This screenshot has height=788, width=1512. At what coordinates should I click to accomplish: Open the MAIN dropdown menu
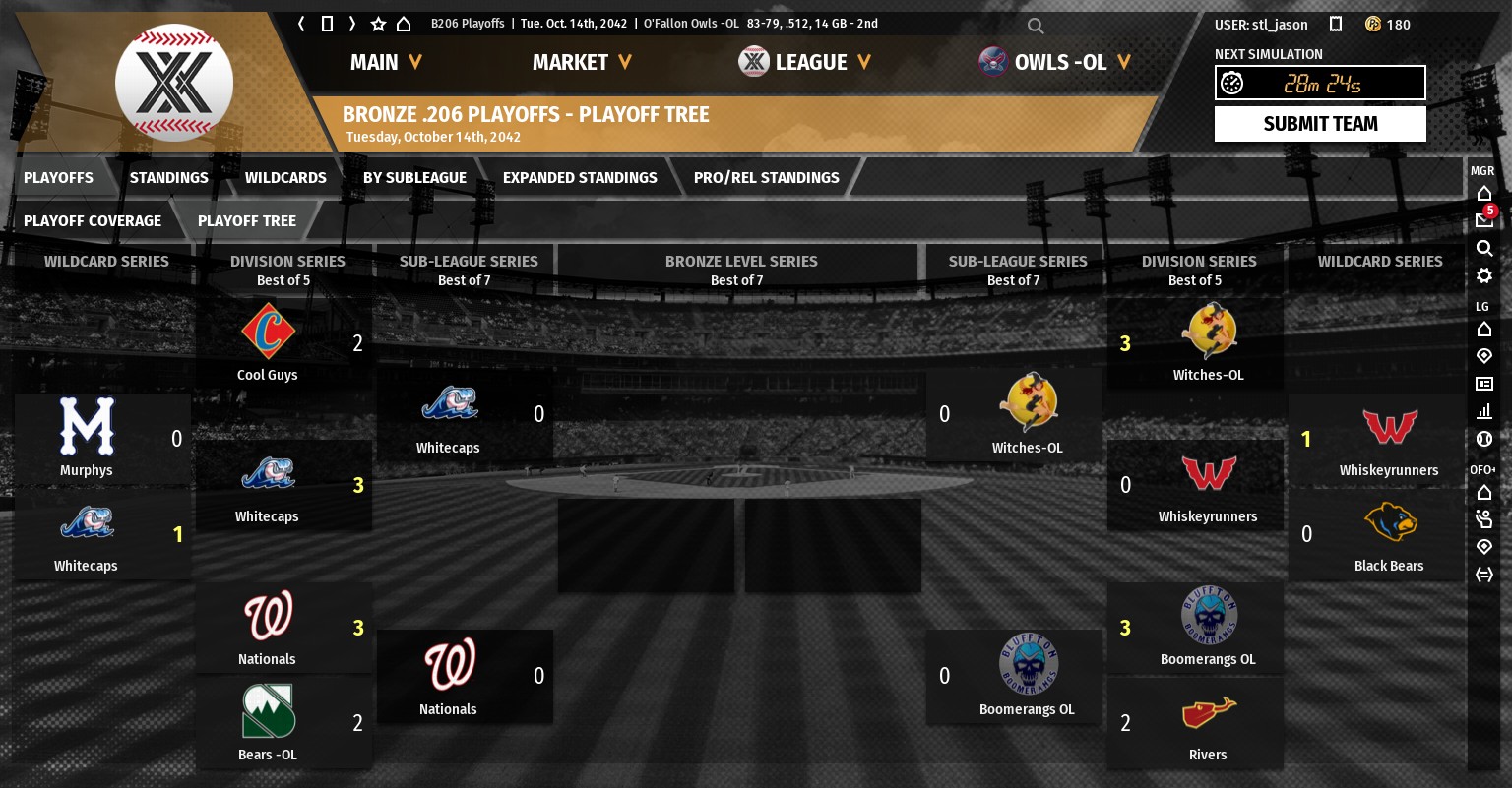click(386, 63)
